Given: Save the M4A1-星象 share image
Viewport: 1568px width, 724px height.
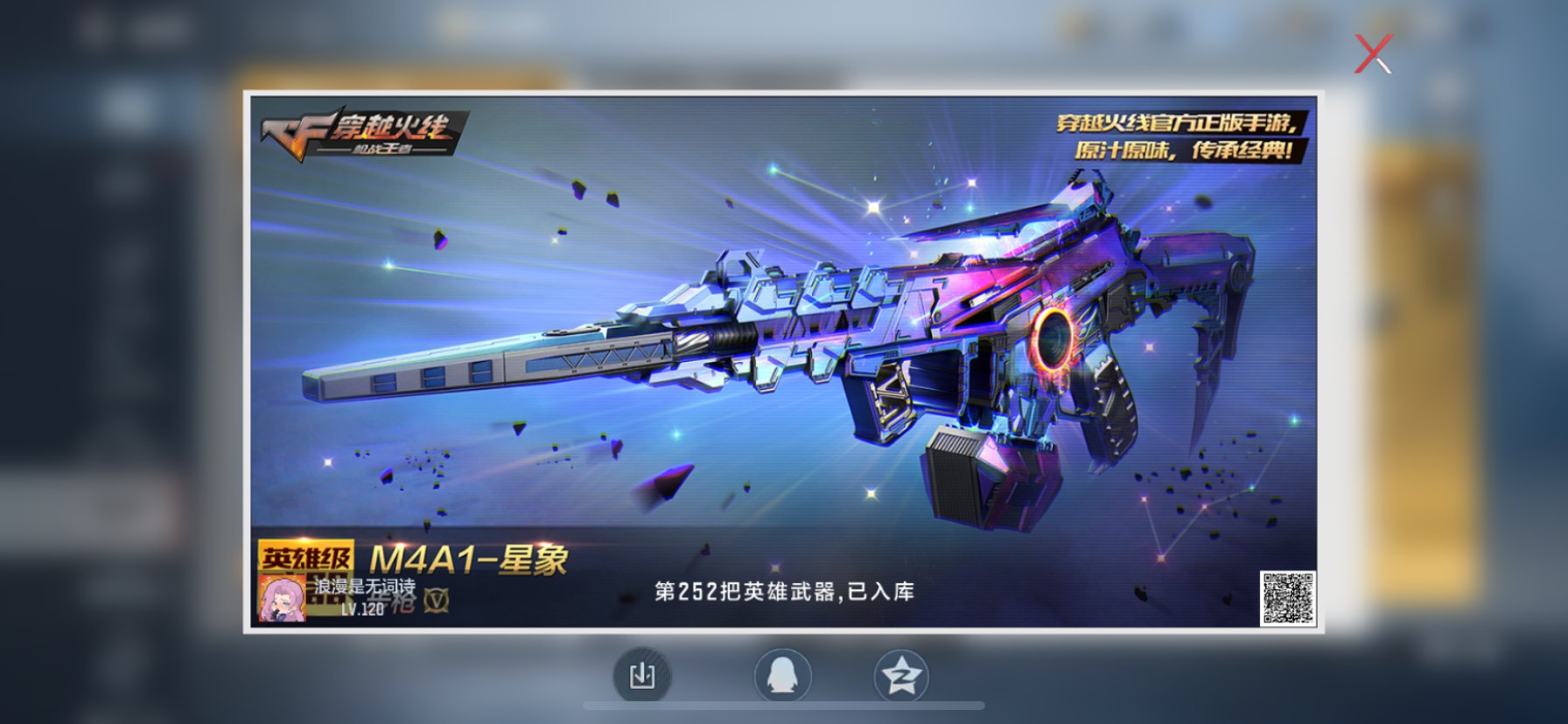Looking at the screenshot, I should click(644, 674).
